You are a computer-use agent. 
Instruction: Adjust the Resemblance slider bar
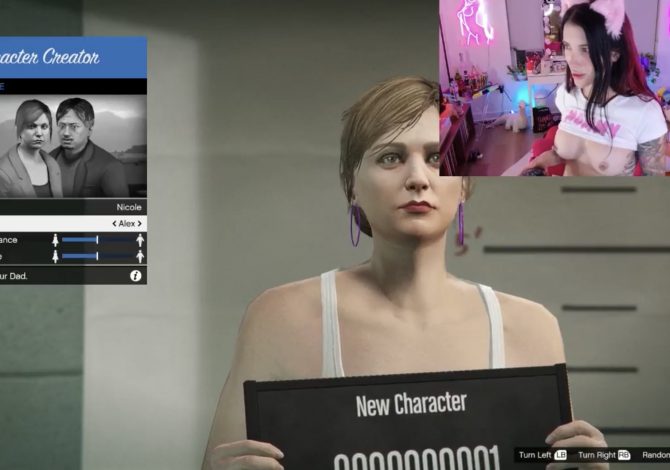pos(96,240)
